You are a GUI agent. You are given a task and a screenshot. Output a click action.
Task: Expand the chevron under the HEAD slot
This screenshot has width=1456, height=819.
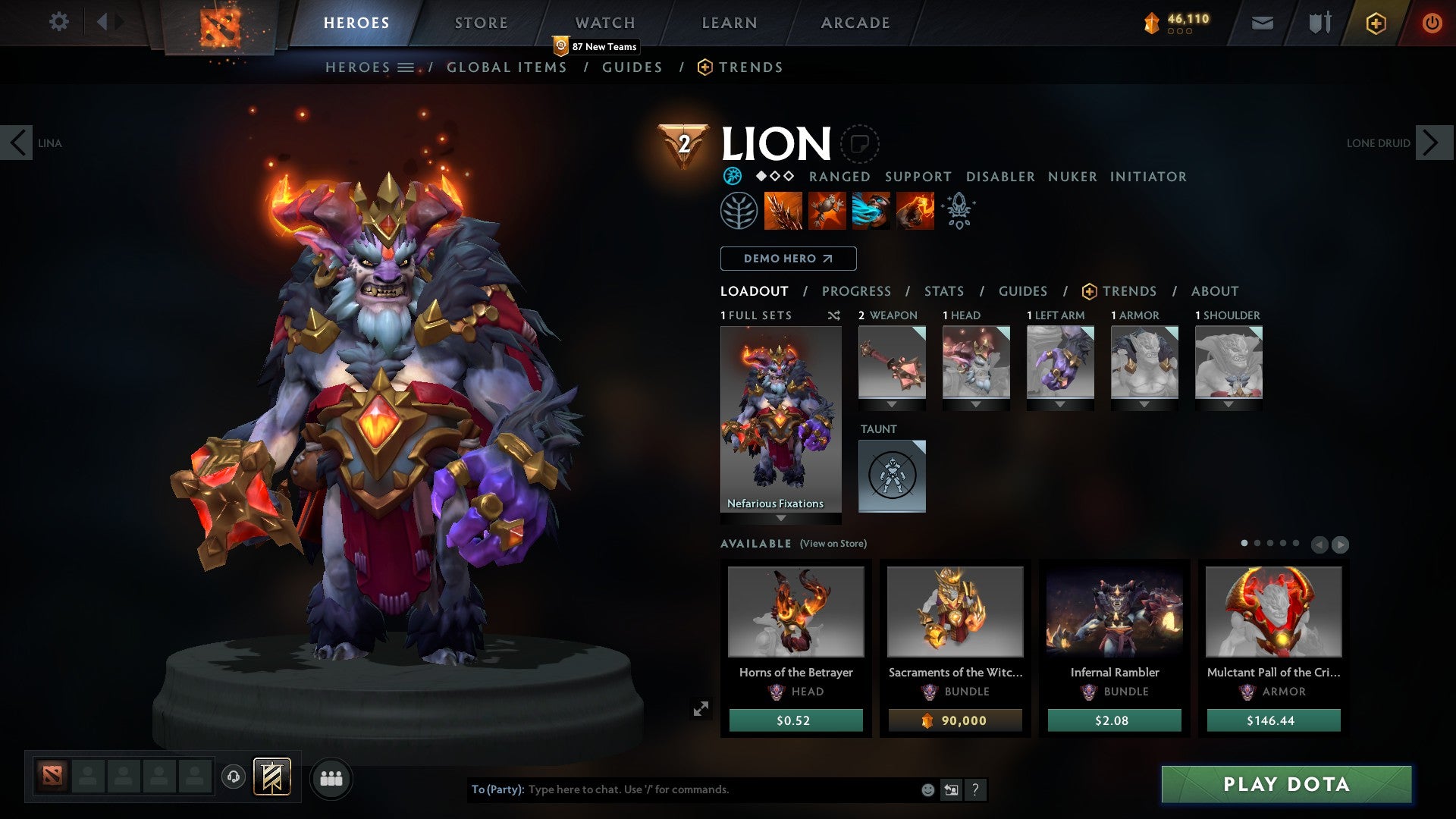[x=976, y=404]
